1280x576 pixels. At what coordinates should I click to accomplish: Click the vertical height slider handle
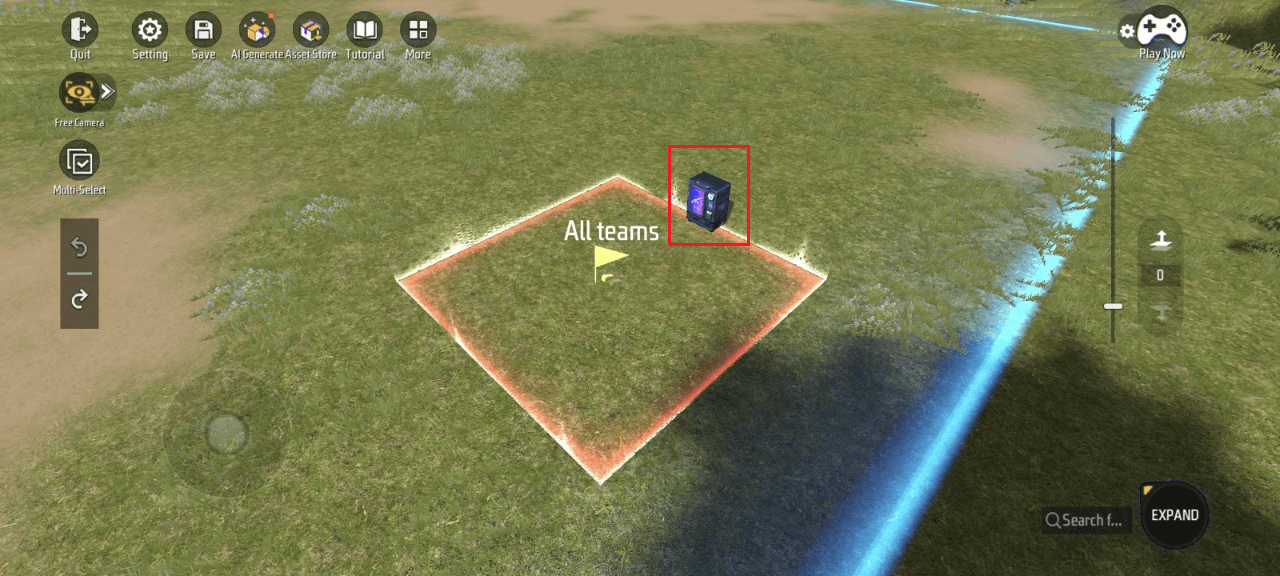[x=1113, y=306]
